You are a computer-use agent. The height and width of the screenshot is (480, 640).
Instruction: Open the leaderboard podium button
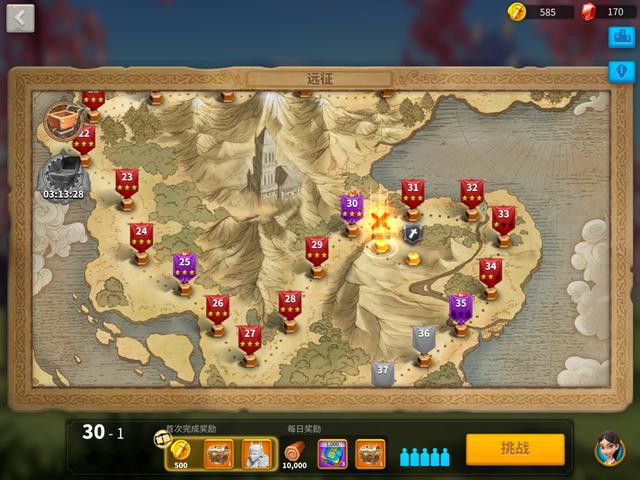point(620,37)
